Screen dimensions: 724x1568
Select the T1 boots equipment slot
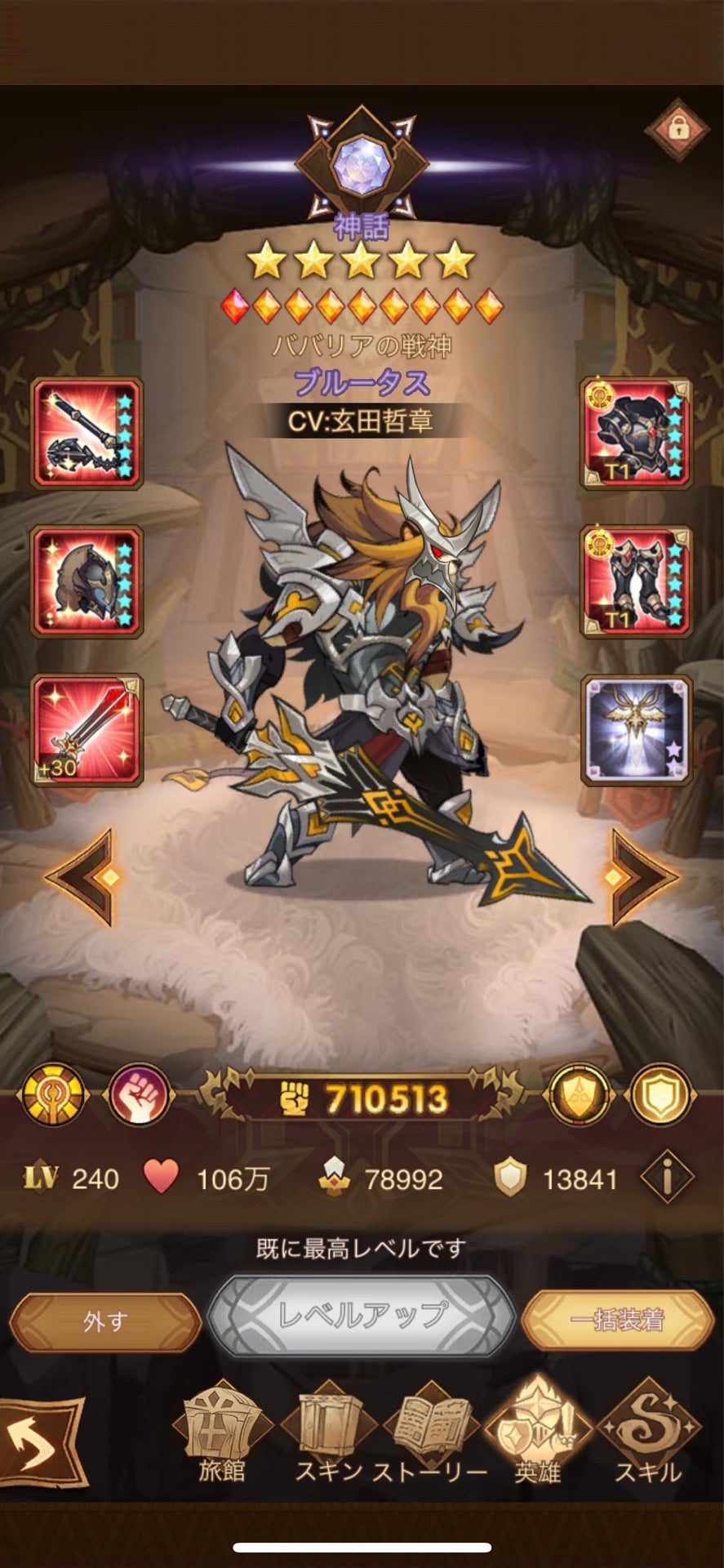pos(636,581)
